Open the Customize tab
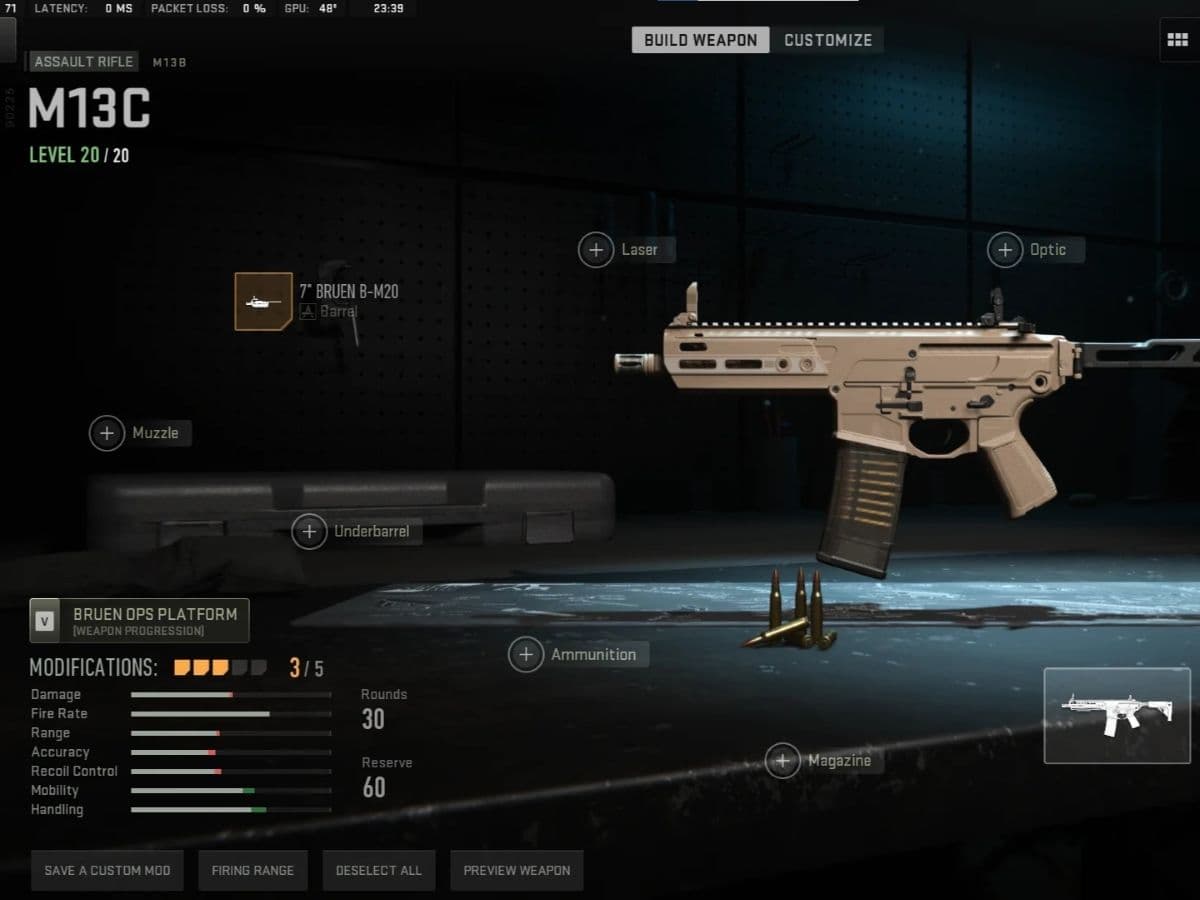The height and width of the screenshot is (900, 1200). pos(827,40)
